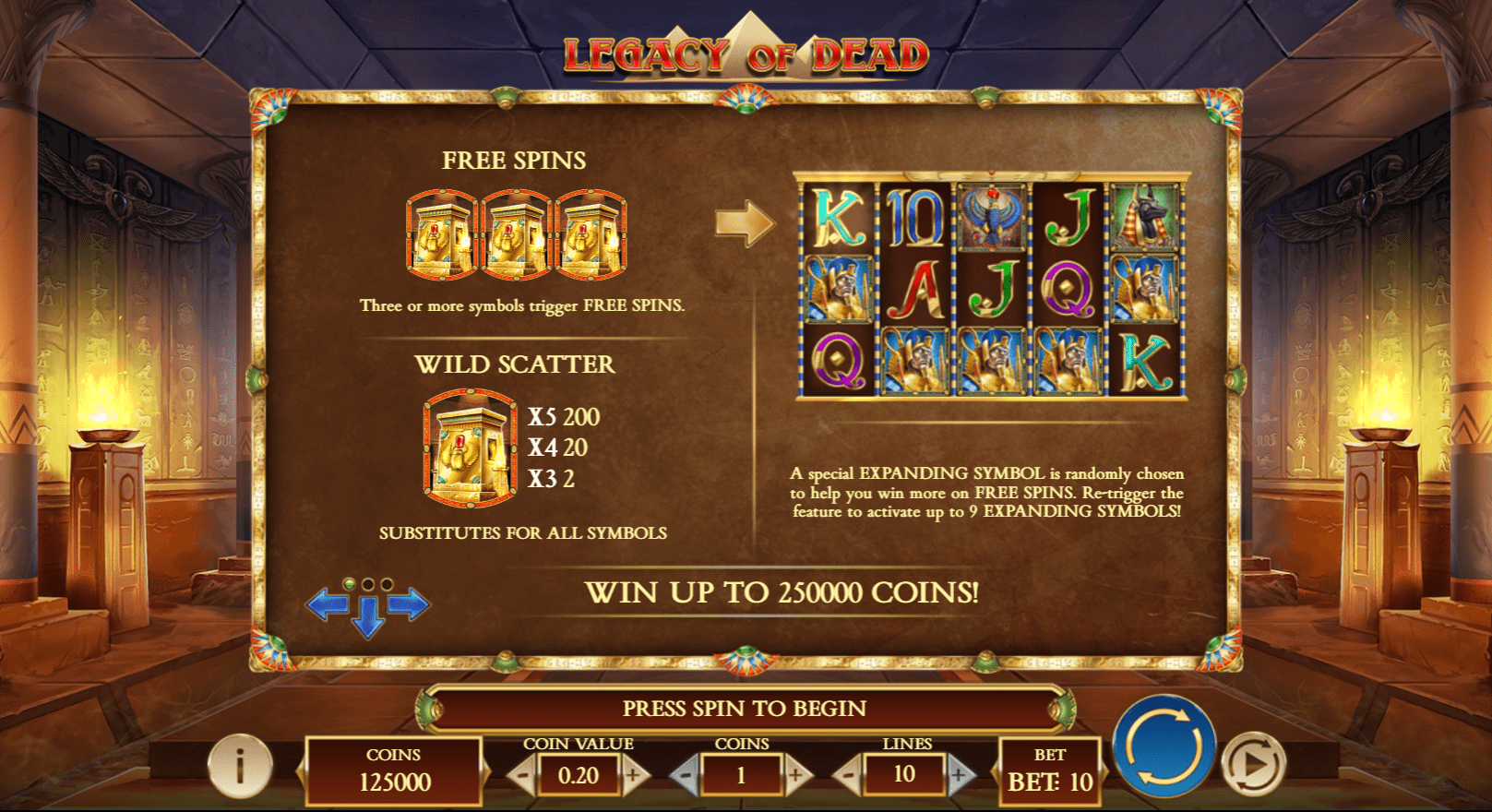Increase the coin value
Viewport: 1492px width, 812px height.
tap(634, 776)
